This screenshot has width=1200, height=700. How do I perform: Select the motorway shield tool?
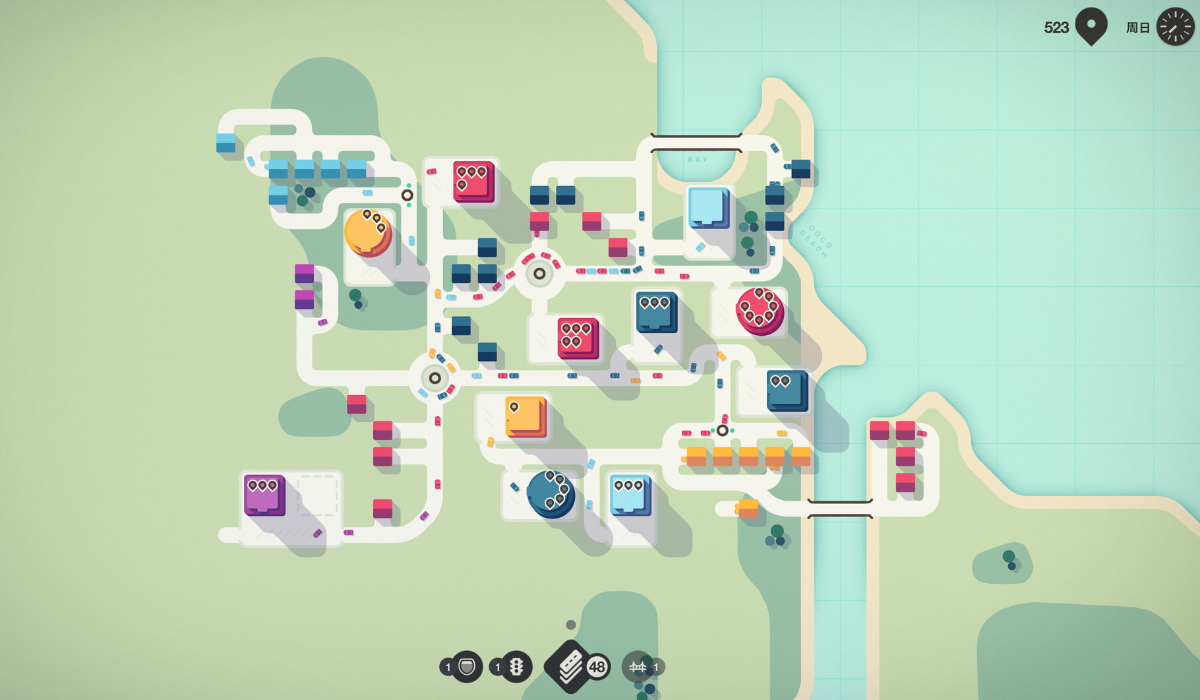(467, 666)
